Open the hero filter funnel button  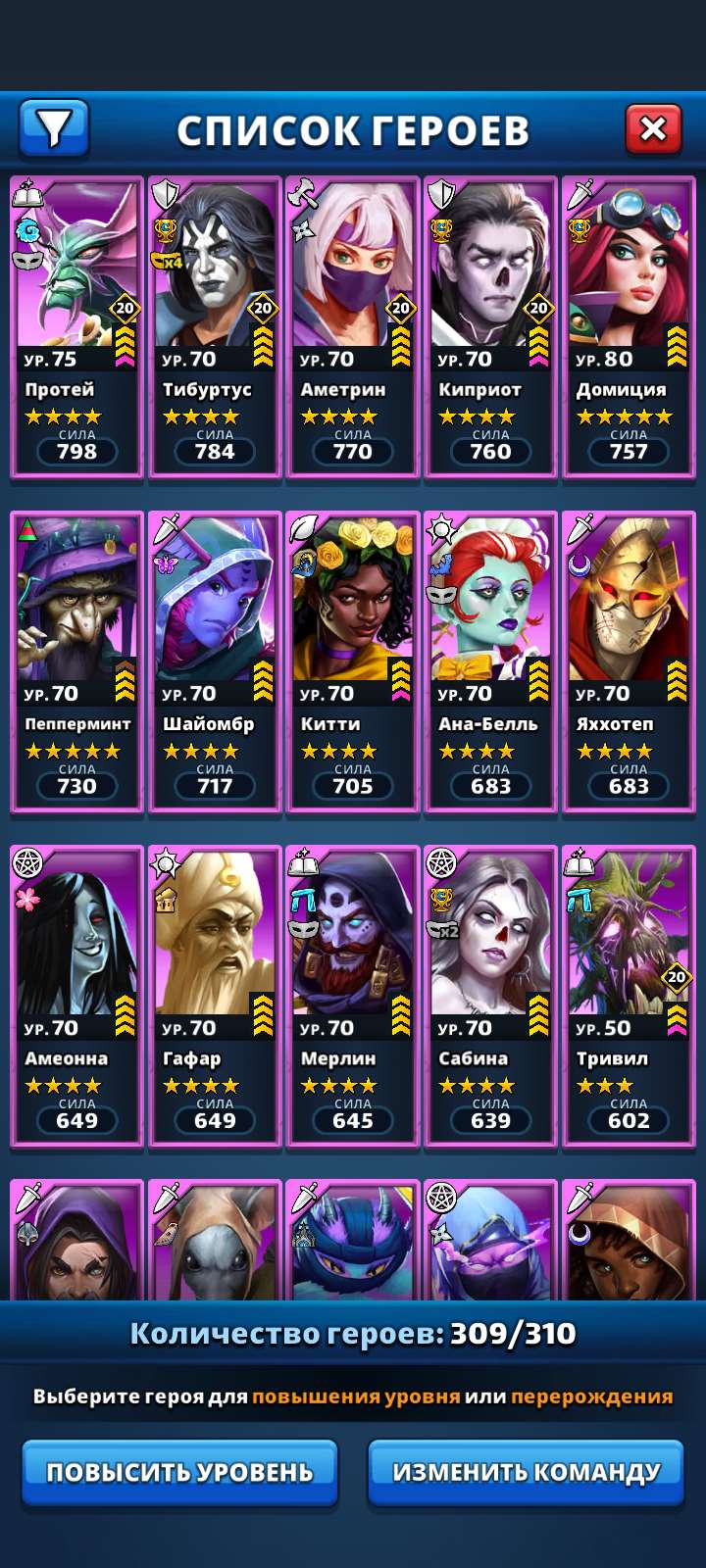[54, 127]
